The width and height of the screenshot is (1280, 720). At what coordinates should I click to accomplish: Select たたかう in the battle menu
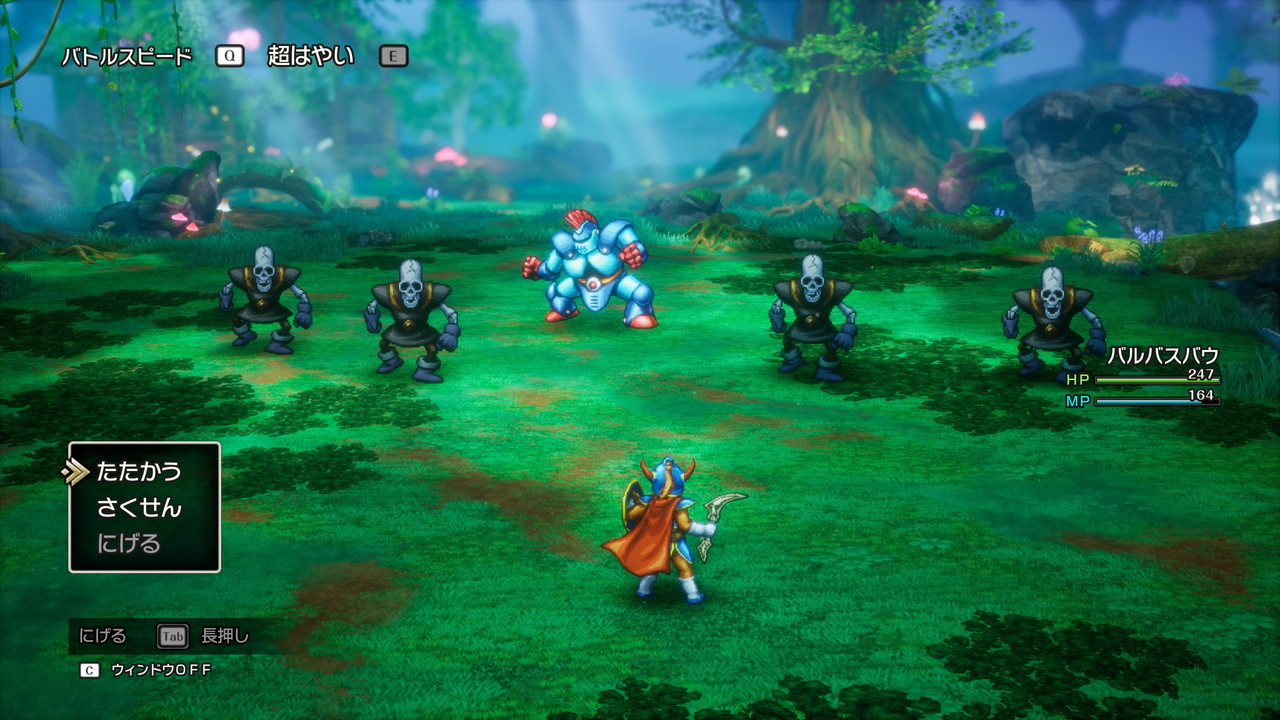click(x=139, y=471)
